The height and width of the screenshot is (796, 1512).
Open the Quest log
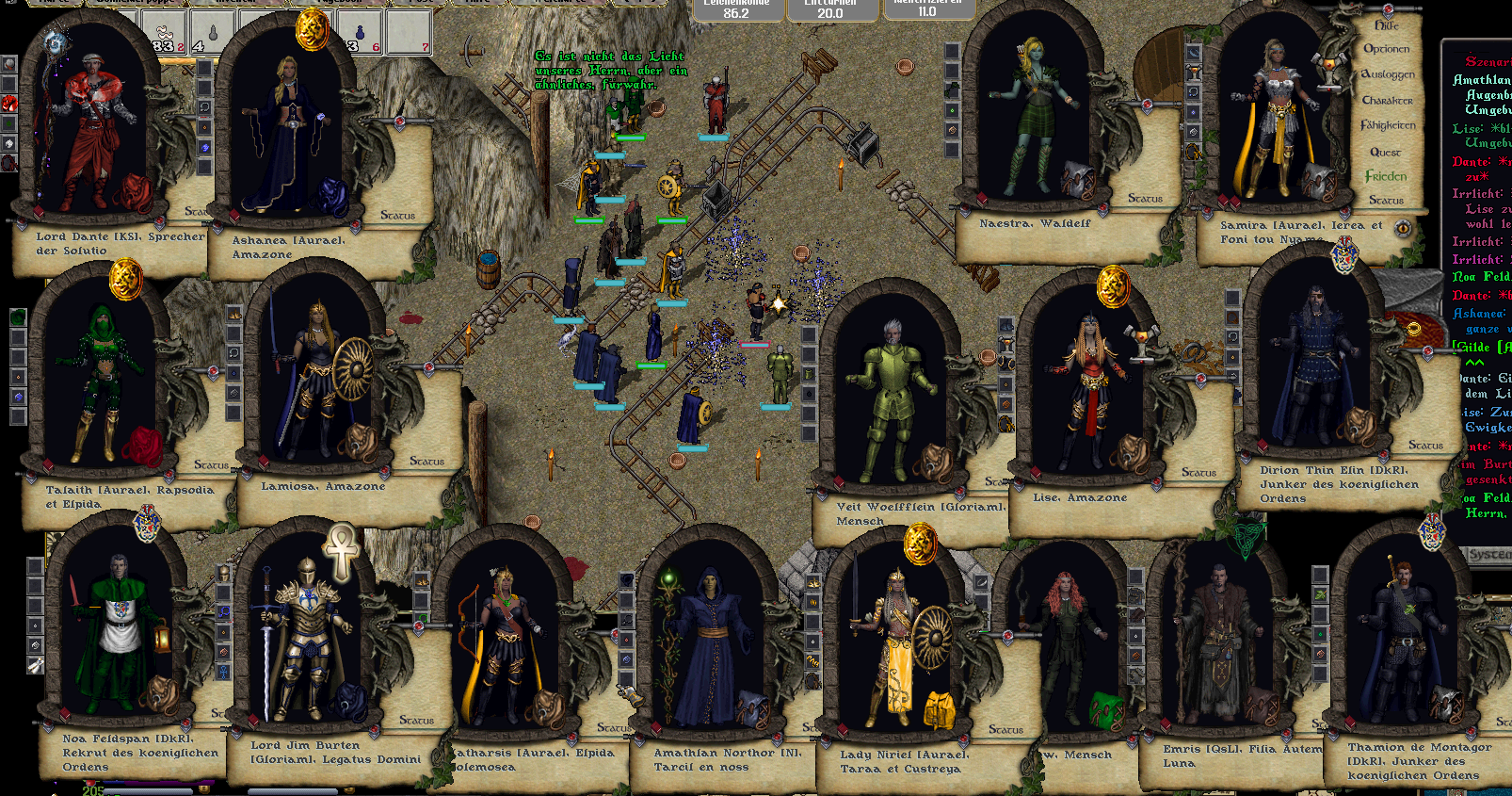1385,152
